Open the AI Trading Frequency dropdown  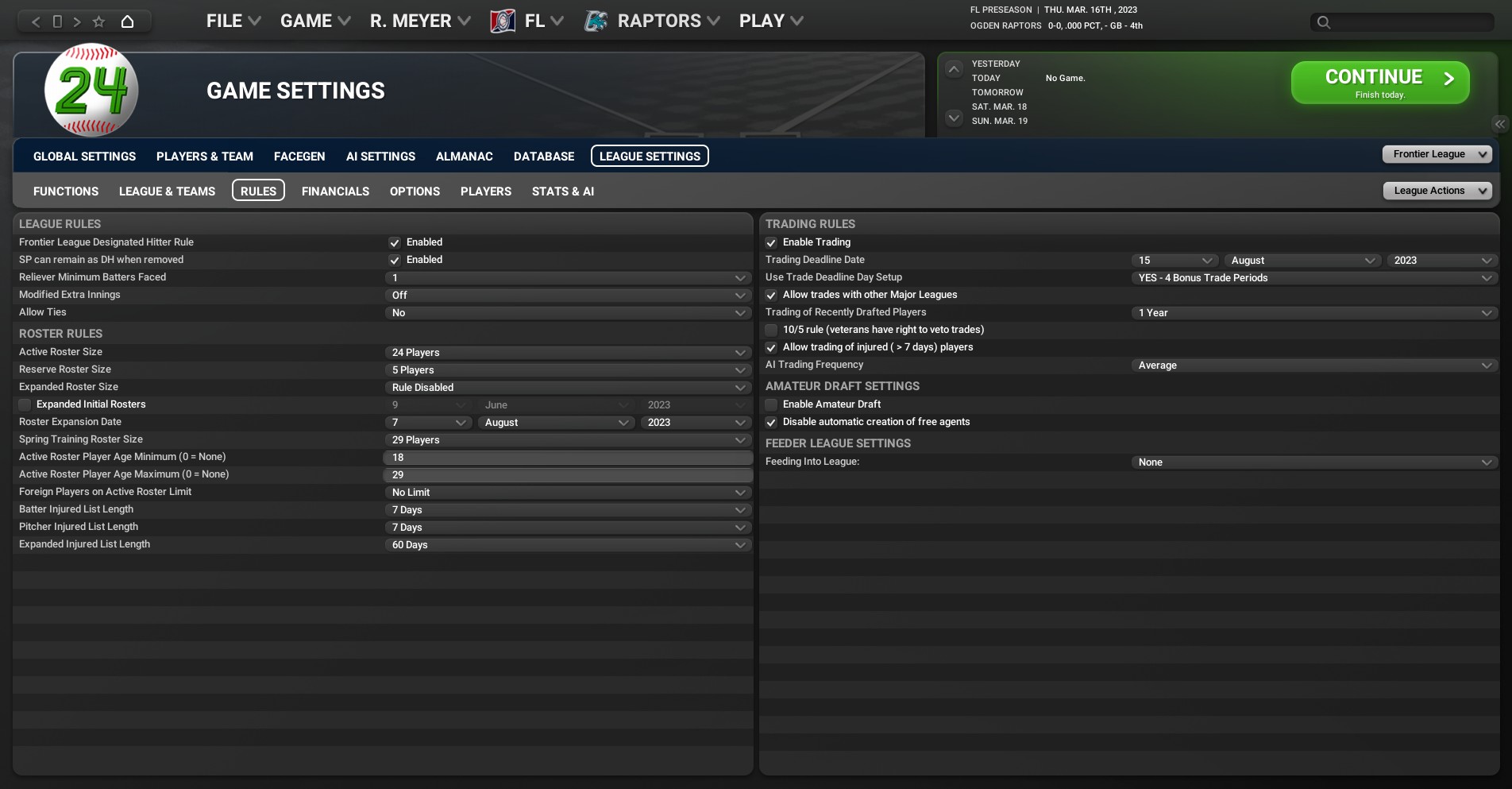pos(1313,365)
